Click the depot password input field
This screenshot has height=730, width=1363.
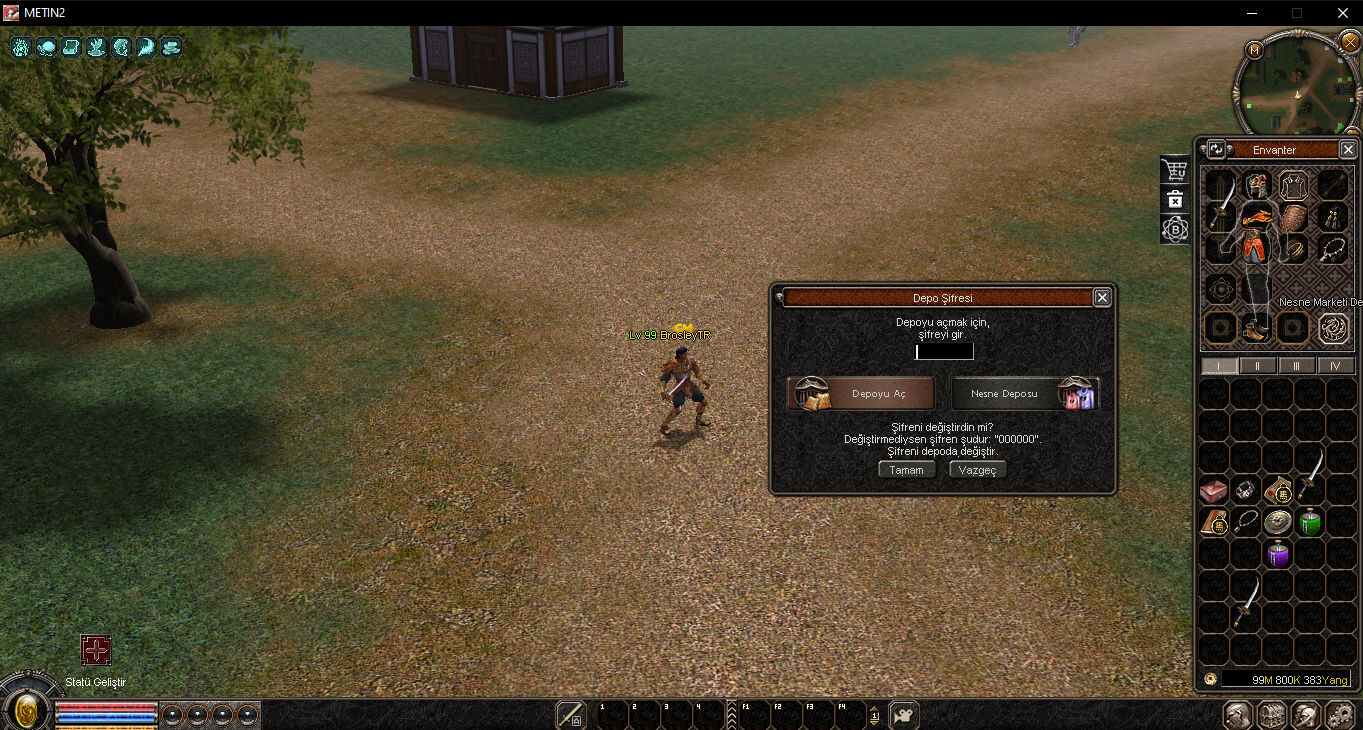click(x=944, y=352)
